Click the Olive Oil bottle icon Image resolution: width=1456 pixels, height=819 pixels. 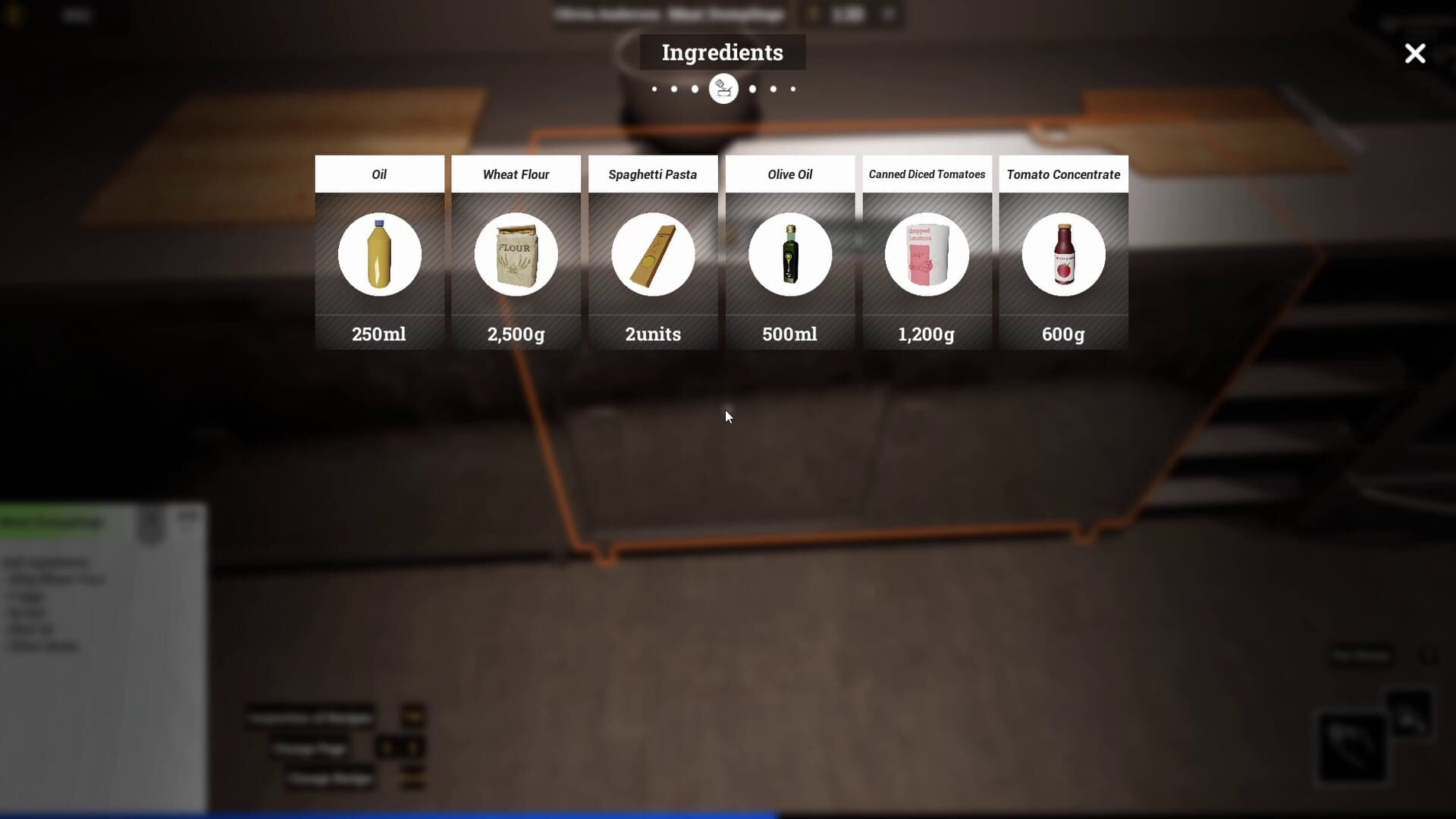pos(790,255)
